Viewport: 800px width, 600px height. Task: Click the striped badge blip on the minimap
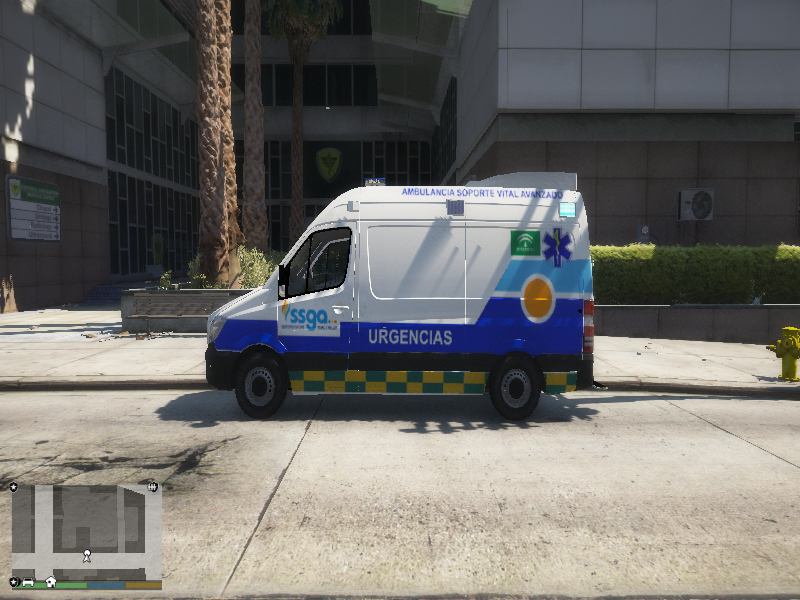152,487
